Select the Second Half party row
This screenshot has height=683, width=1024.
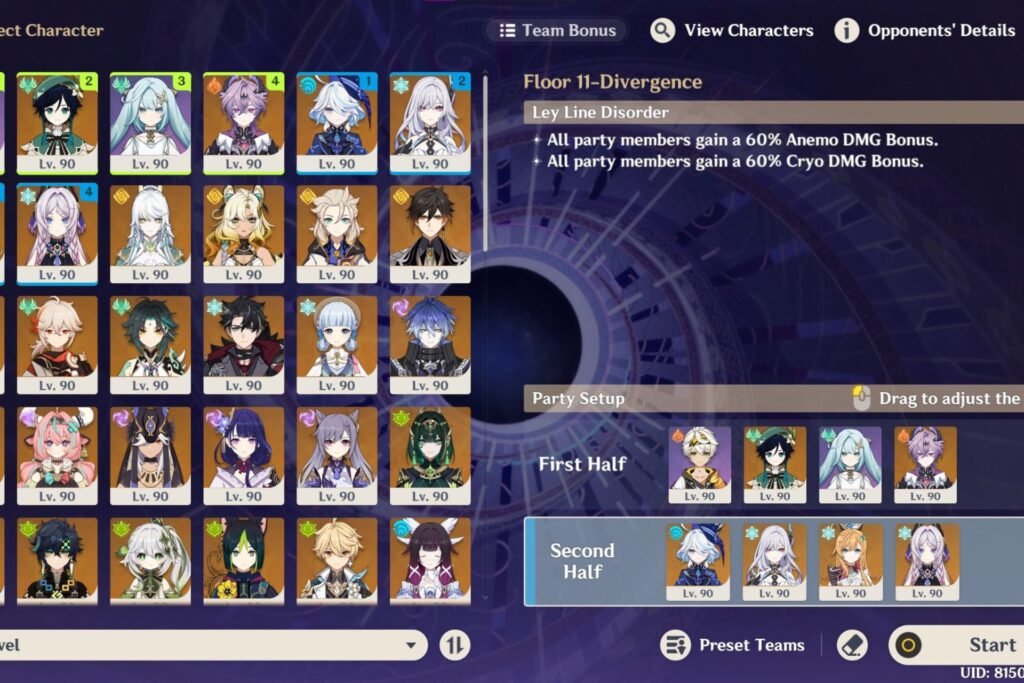582,561
